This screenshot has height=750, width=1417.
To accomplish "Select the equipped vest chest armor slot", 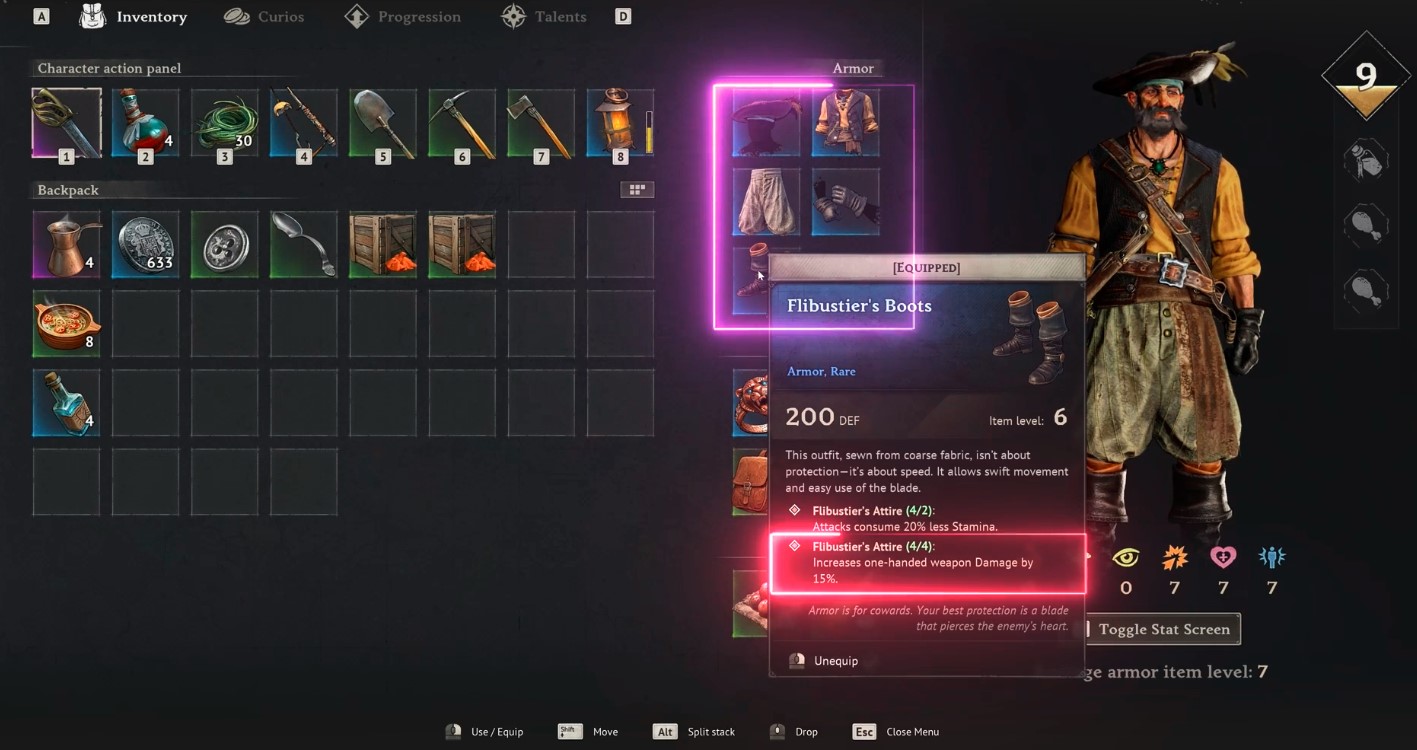I will (846, 123).
